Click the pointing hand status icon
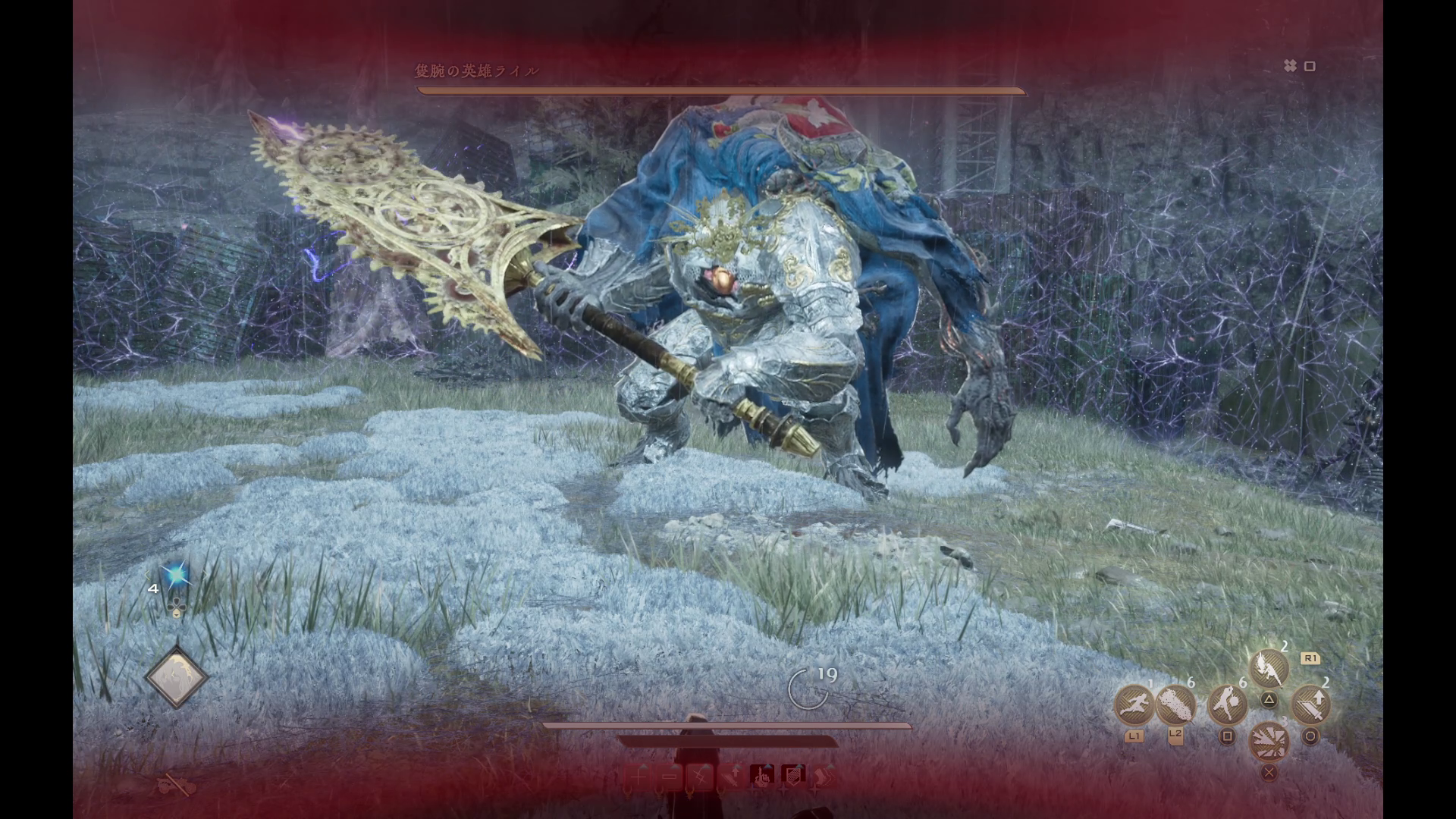Screen dimensions: 1456x819 tap(761, 776)
